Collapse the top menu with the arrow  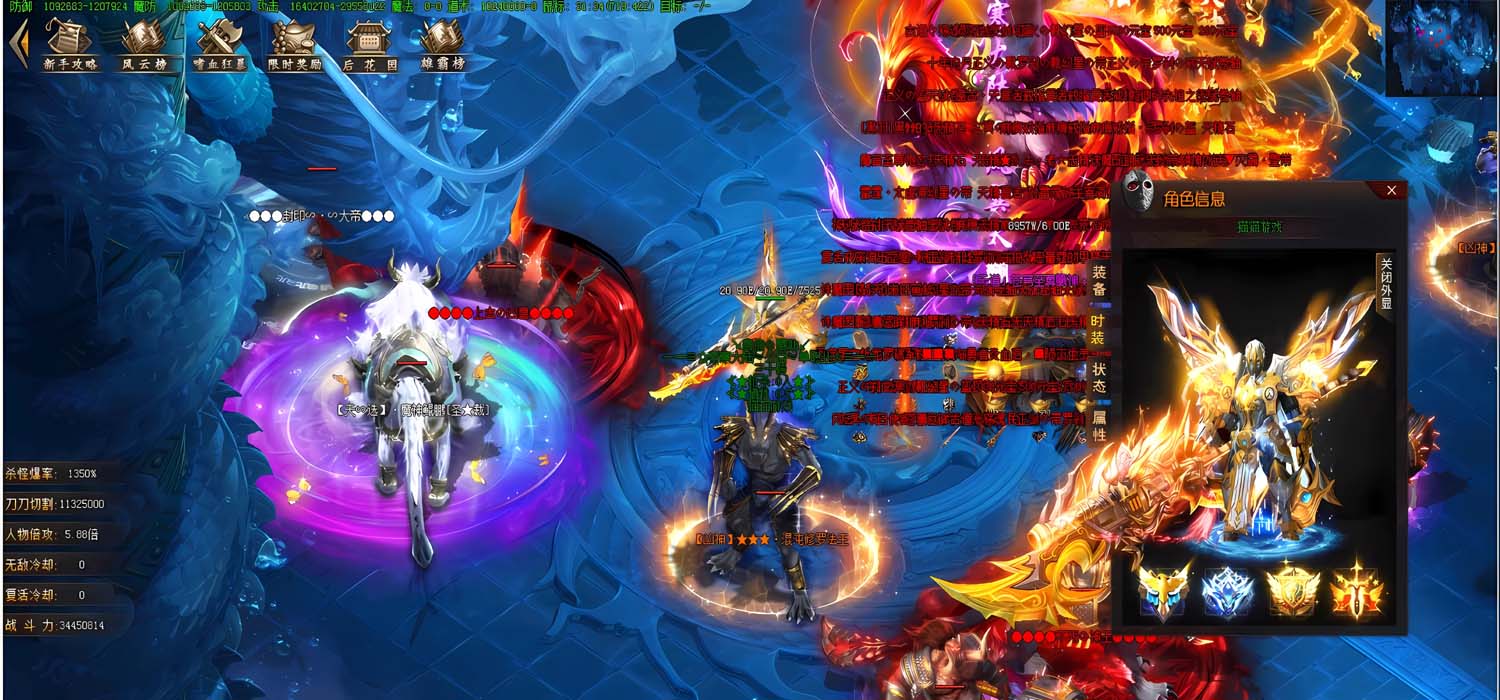coord(18,45)
